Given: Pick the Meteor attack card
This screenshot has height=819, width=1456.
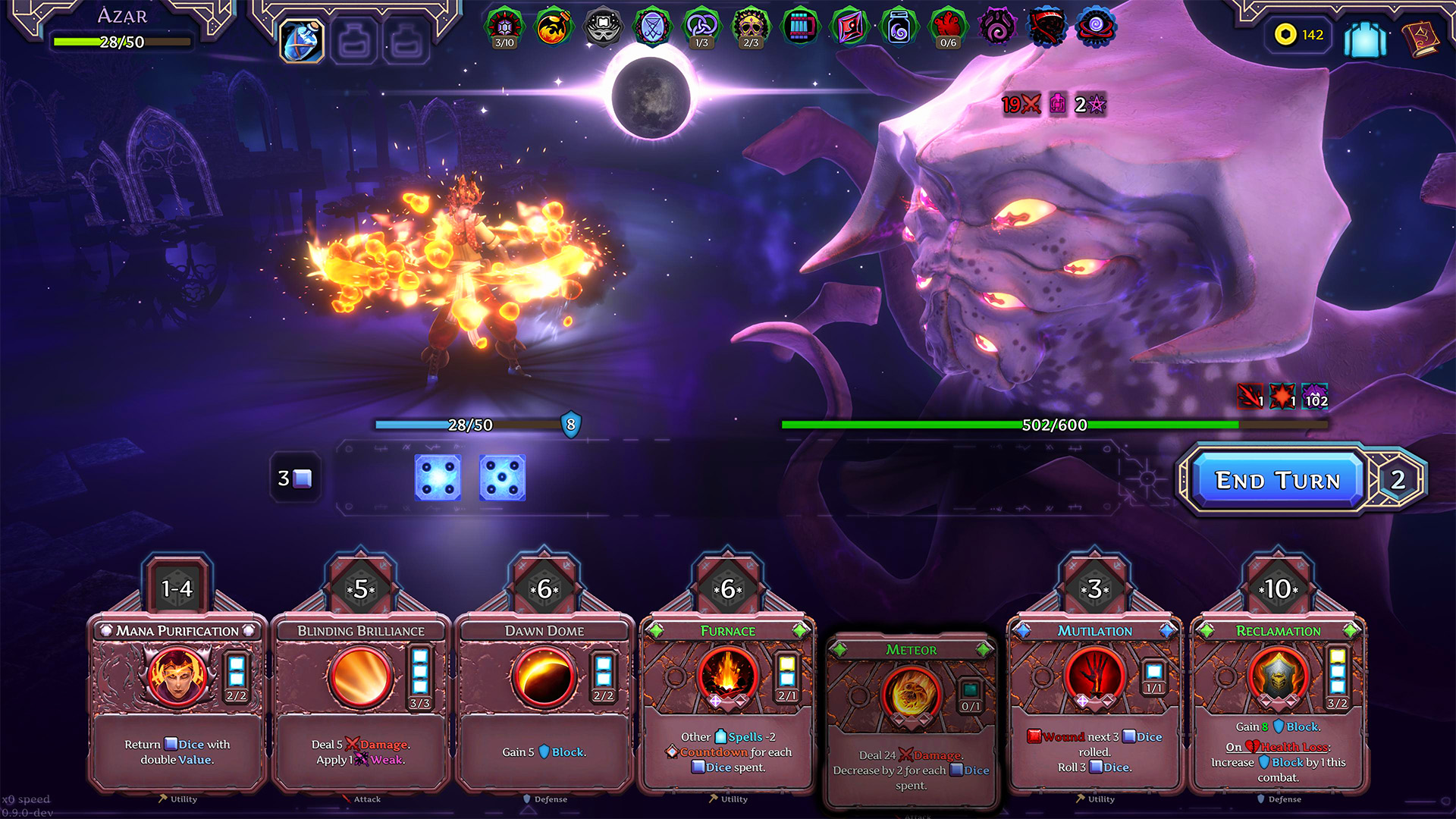Looking at the screenshot, I should pyautogui.click(x=911, y=720).
